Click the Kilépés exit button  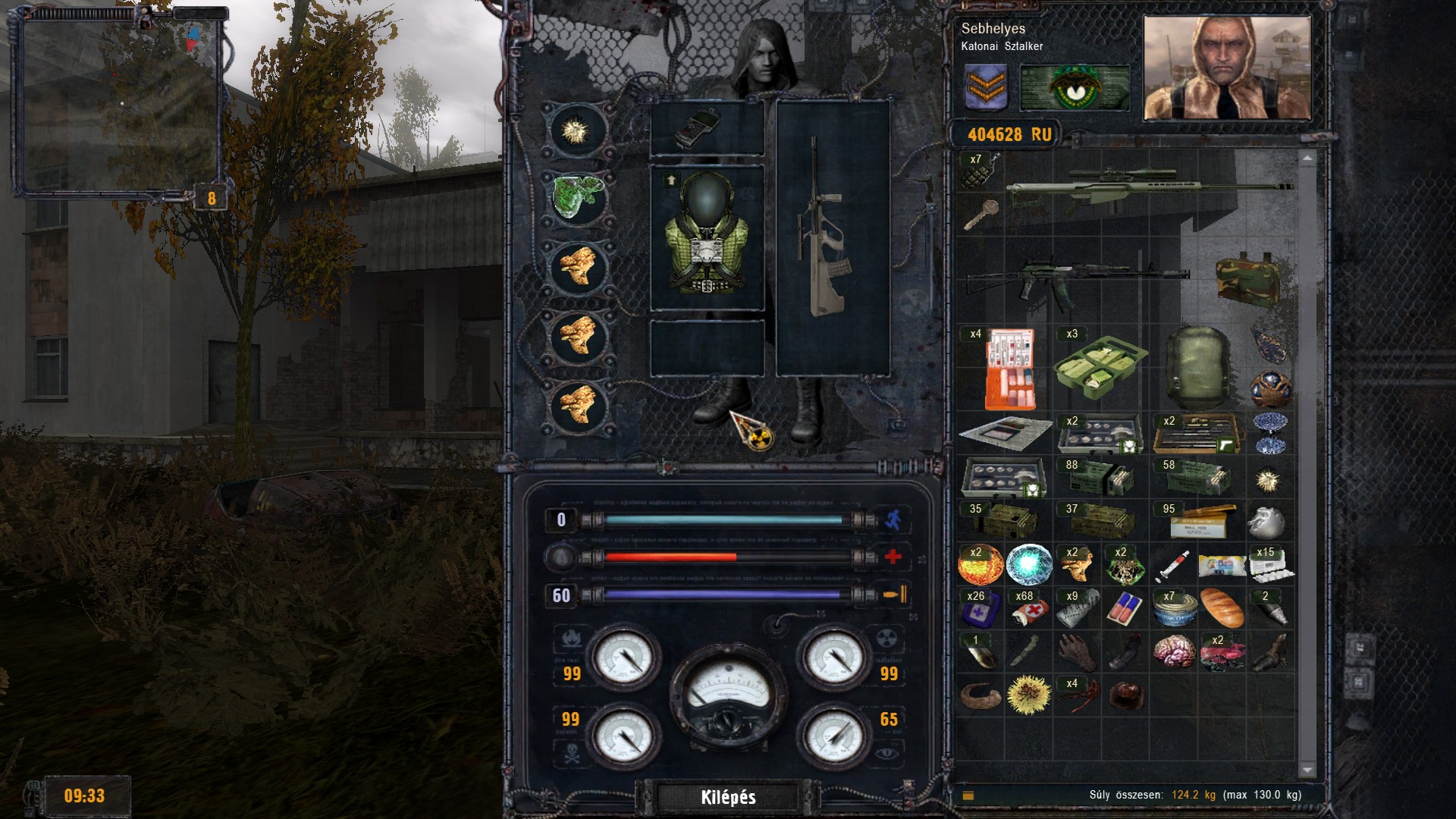tap(728, 797)
